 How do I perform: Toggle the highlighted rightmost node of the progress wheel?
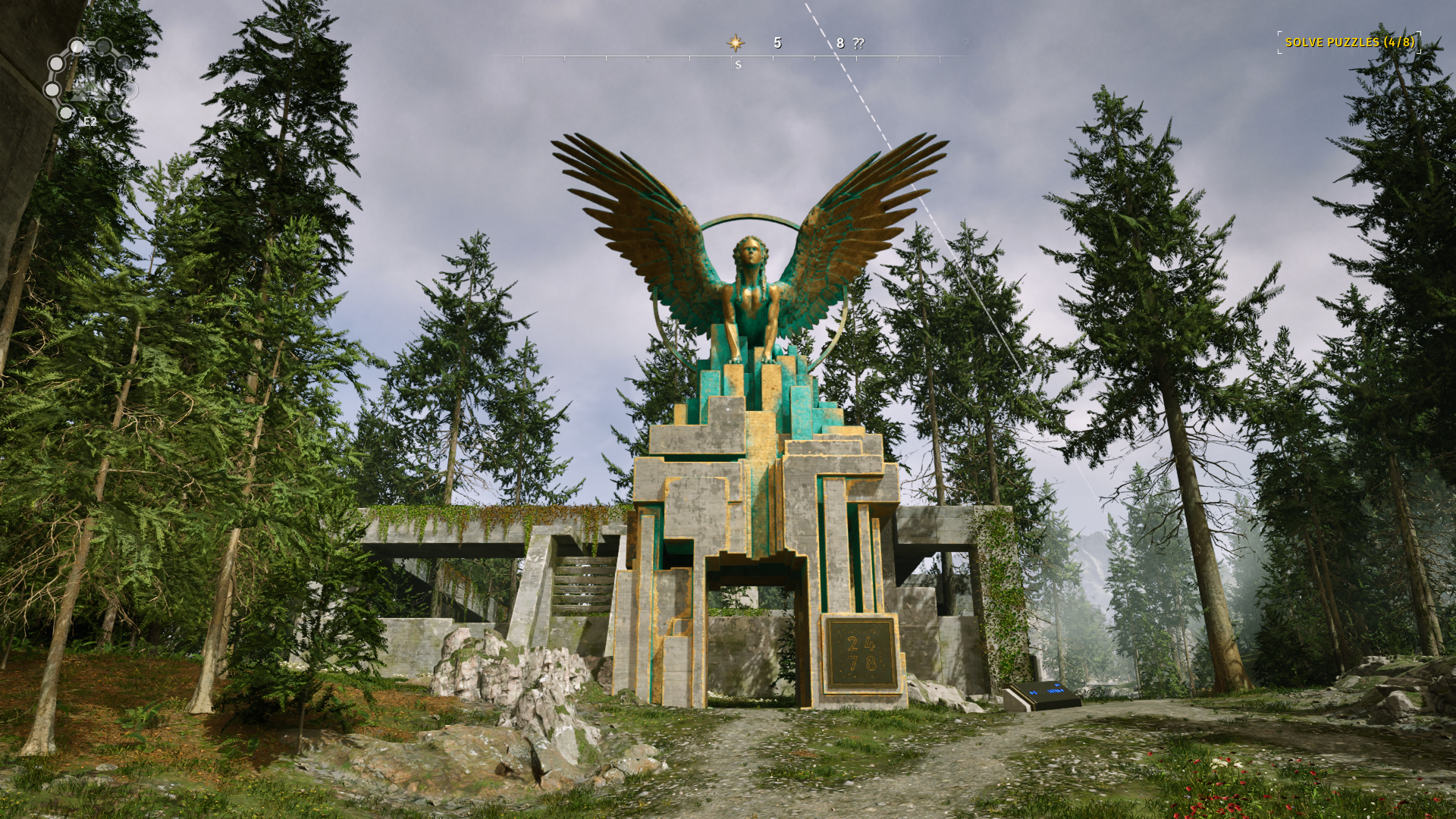(x=130, y=89)
